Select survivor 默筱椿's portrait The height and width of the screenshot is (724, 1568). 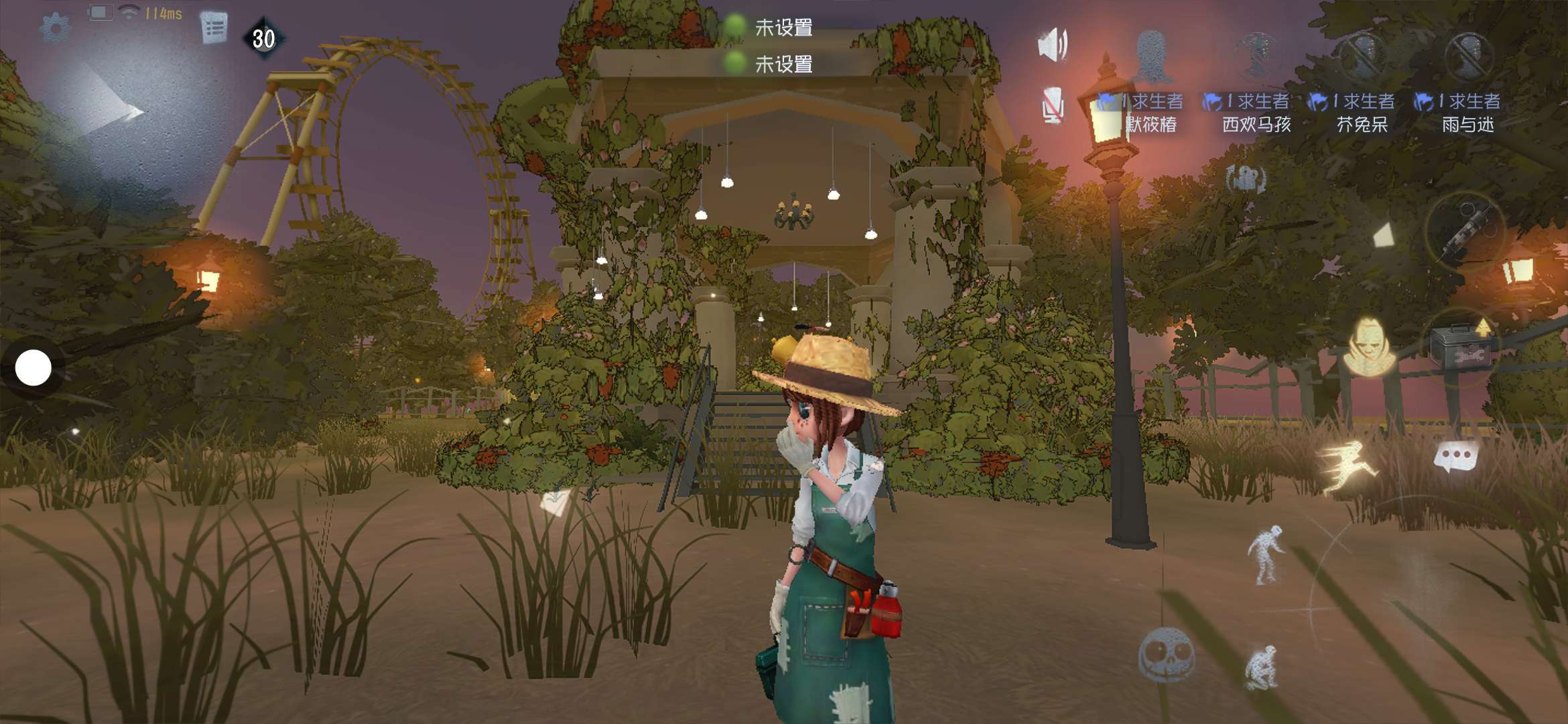pos(1151,55)
